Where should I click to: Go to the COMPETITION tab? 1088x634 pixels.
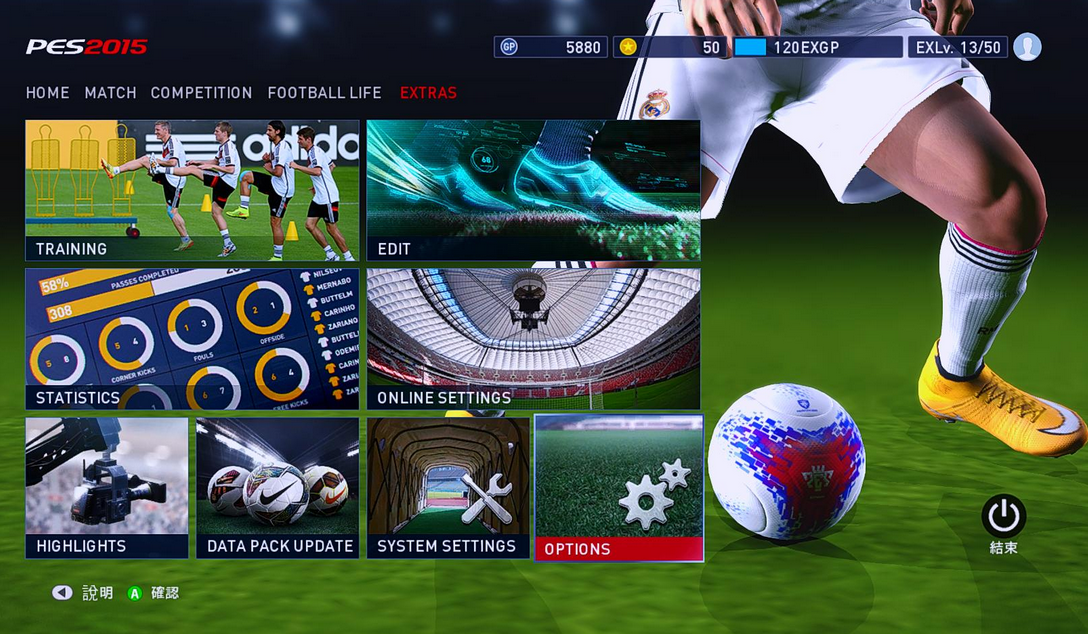coord(201,93)
